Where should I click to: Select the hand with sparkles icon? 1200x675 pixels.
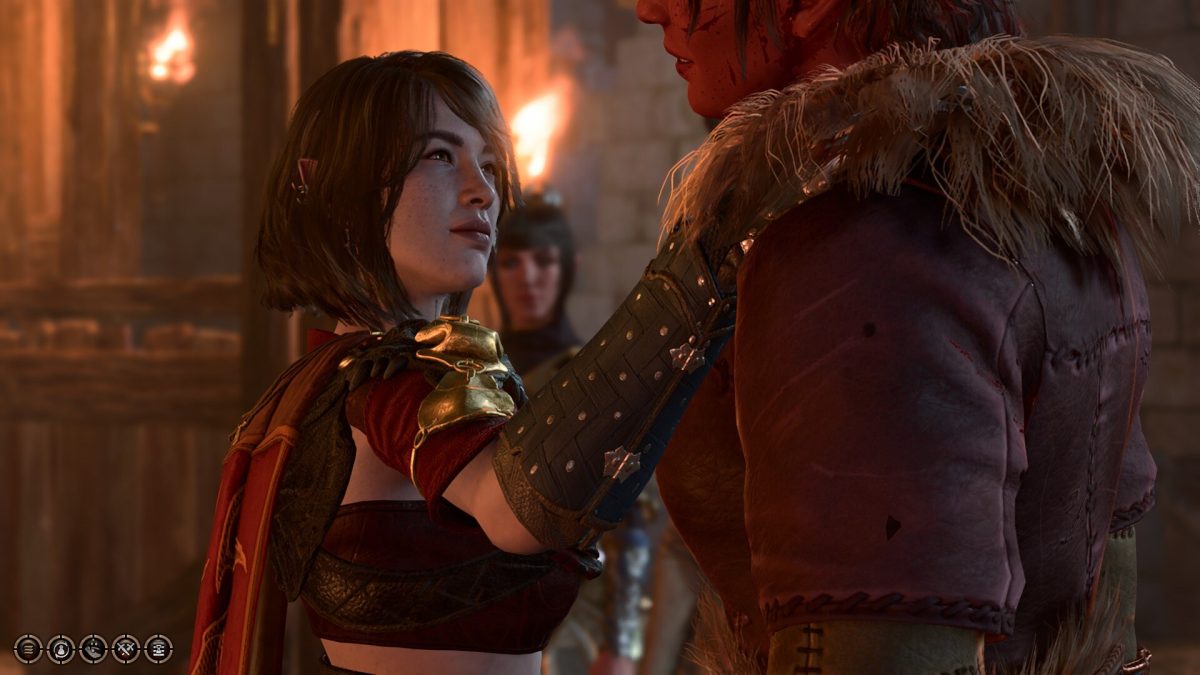(93, 648)
